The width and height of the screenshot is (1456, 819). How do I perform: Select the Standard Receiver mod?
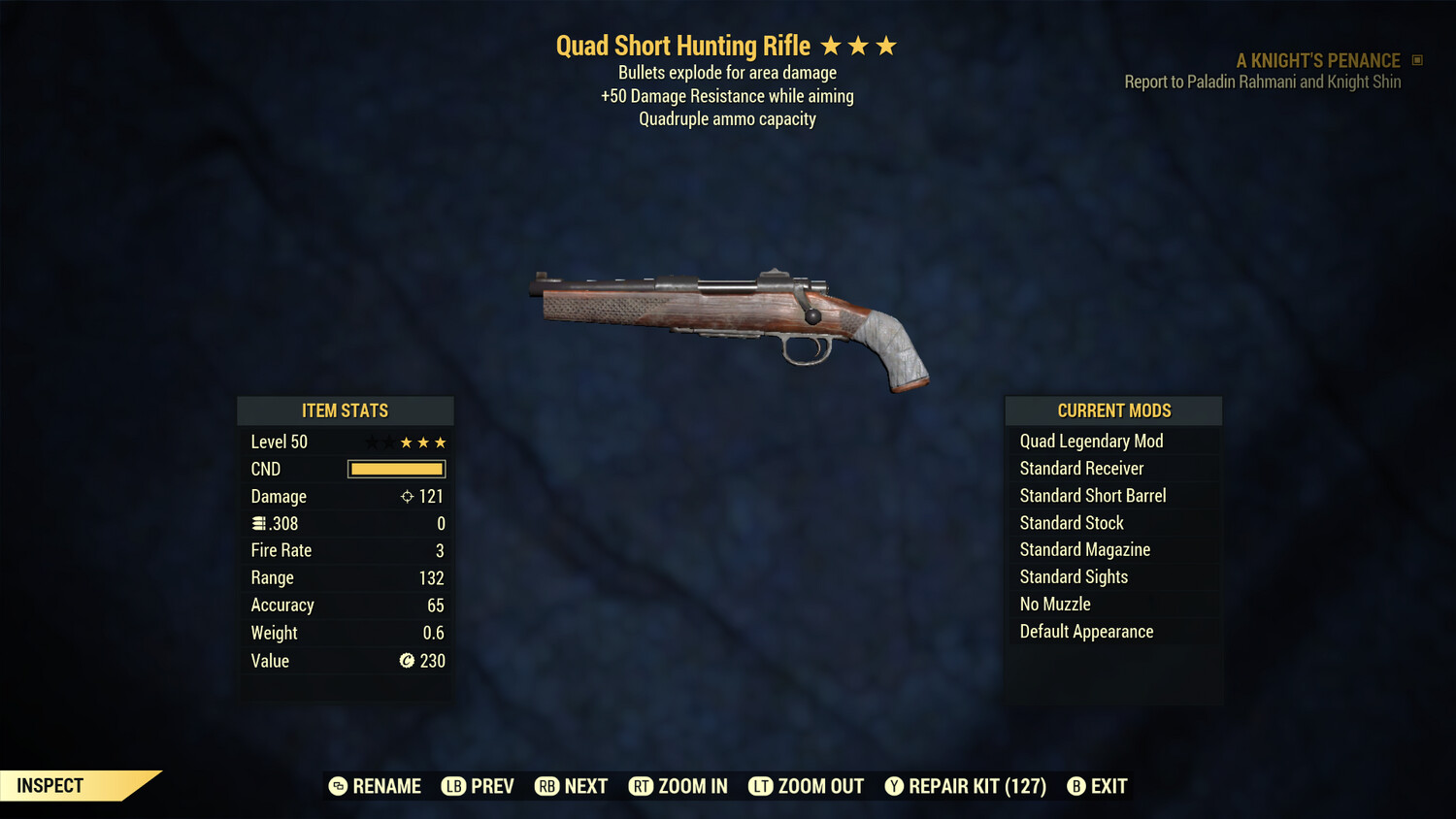pos(1082,468)
